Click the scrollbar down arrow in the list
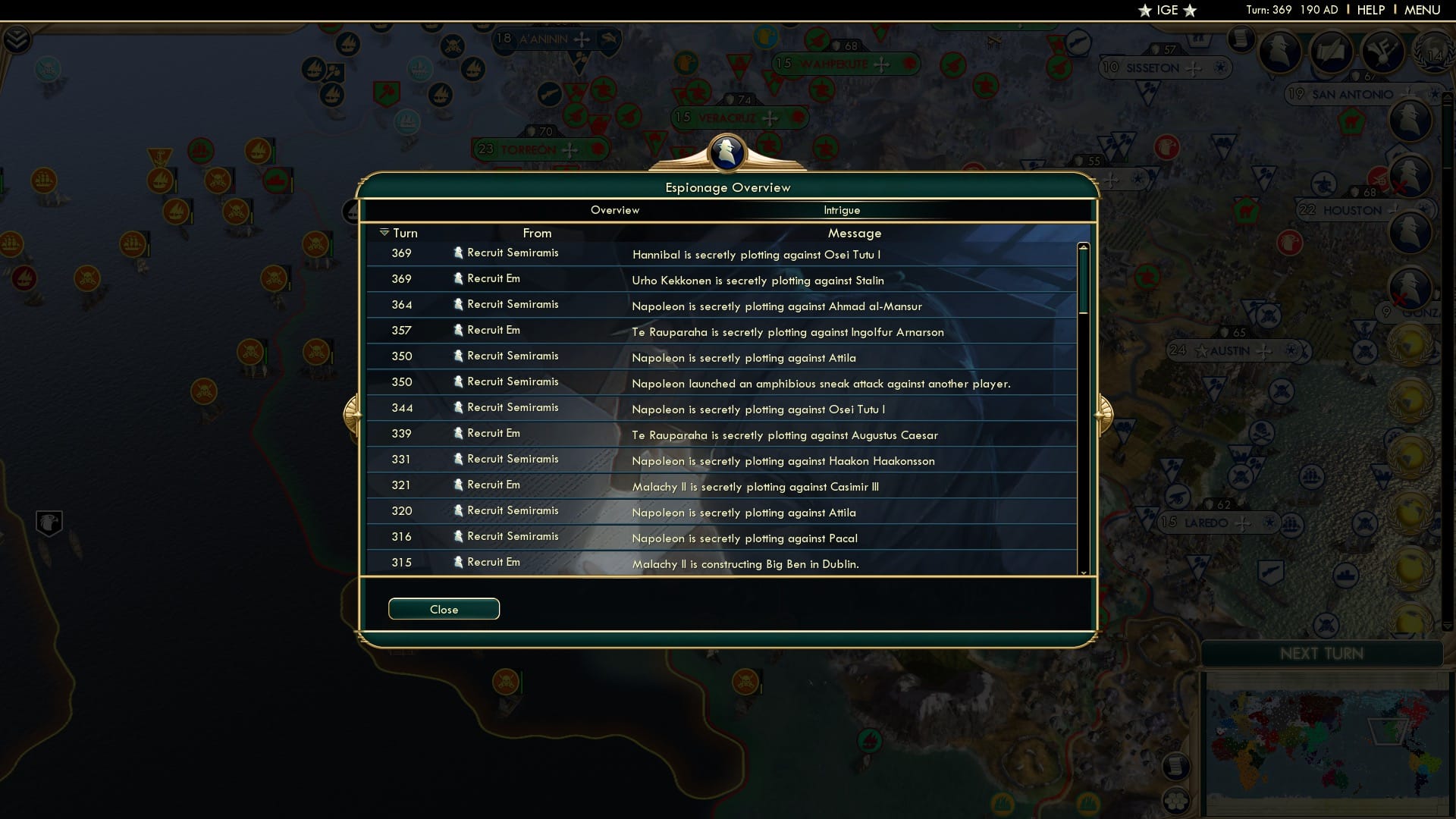This screenshot has height=819, width=1456. coord(1083,574)
